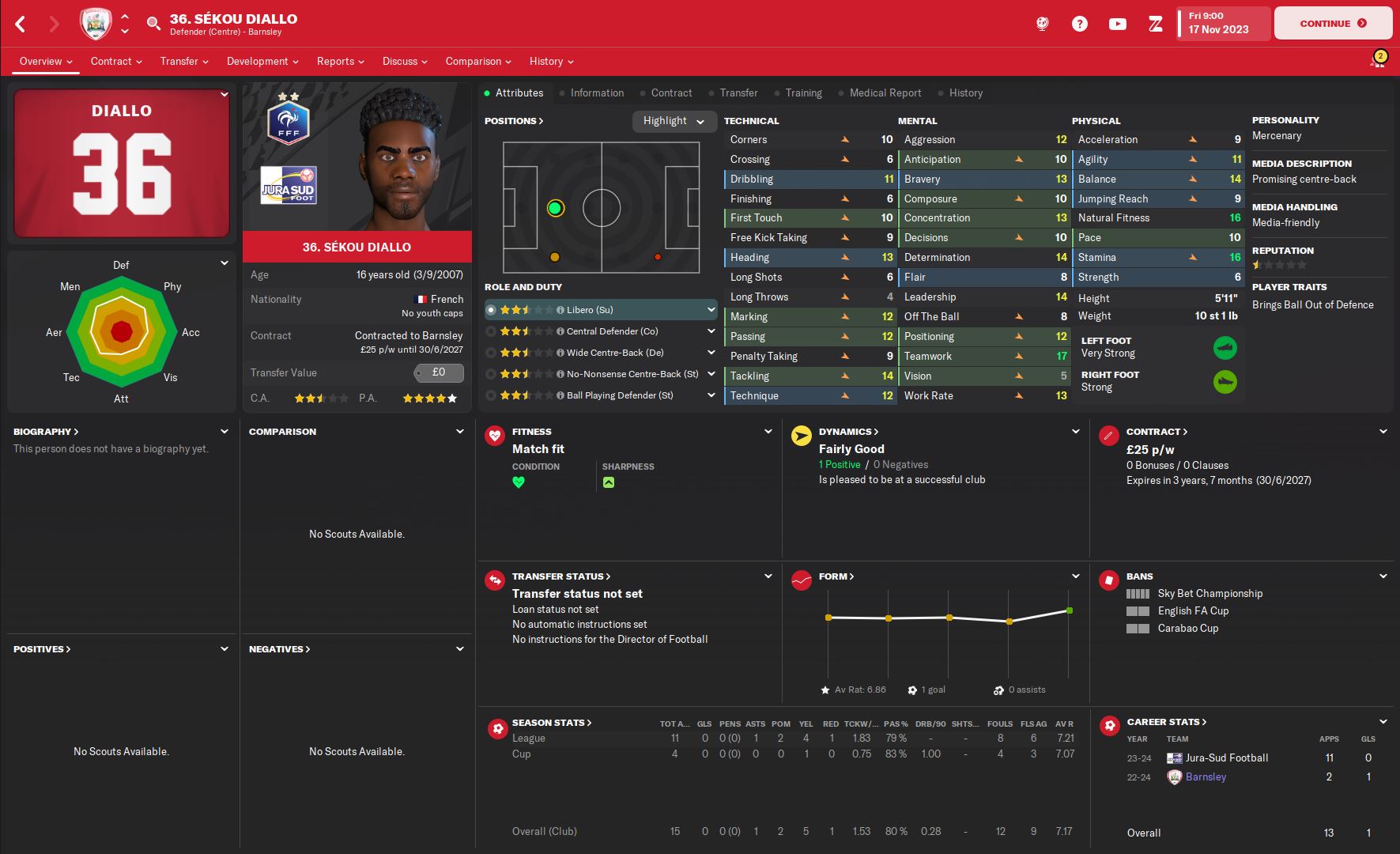Expand the Season Stats panel header
The height and width of the screenshot is (854, 1400).
pyautogui.click(x=552, y=723)
